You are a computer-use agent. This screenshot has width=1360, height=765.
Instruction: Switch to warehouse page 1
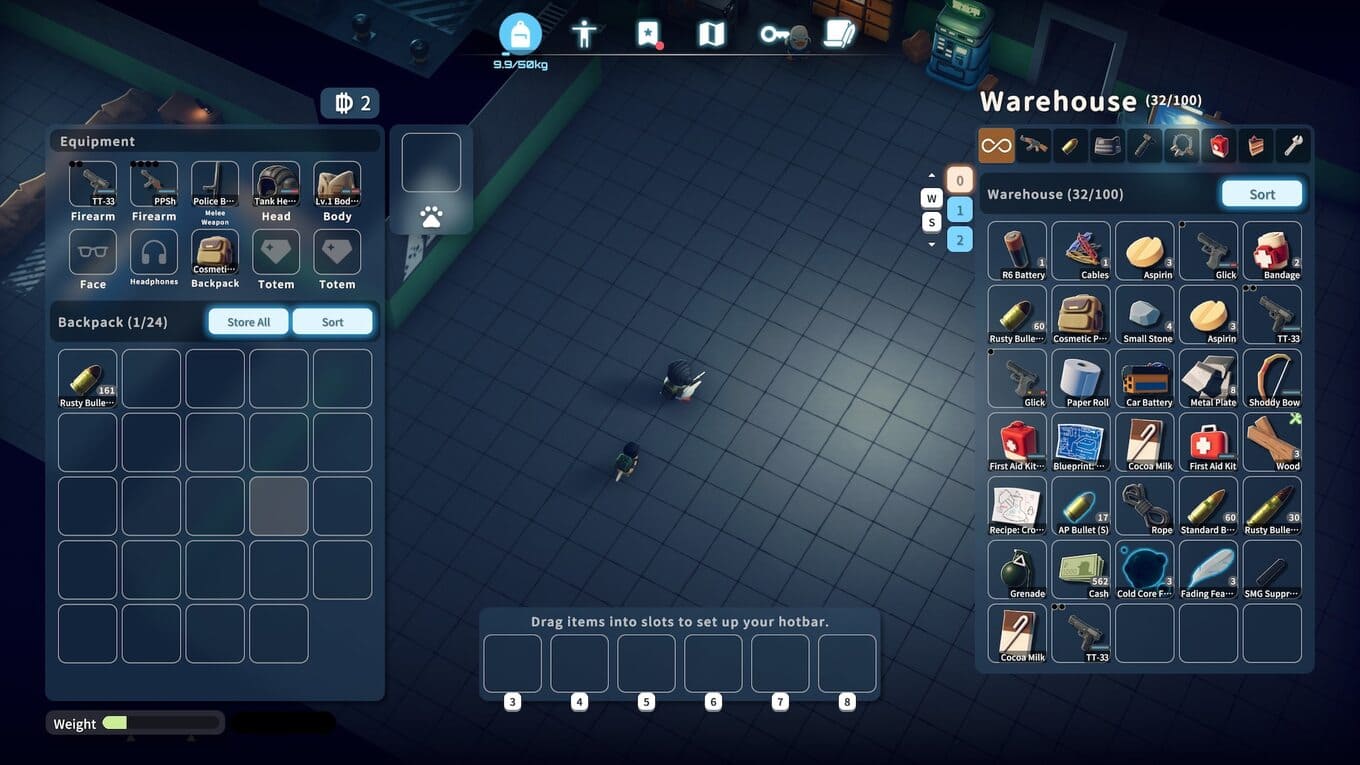[x=959, y=210]
